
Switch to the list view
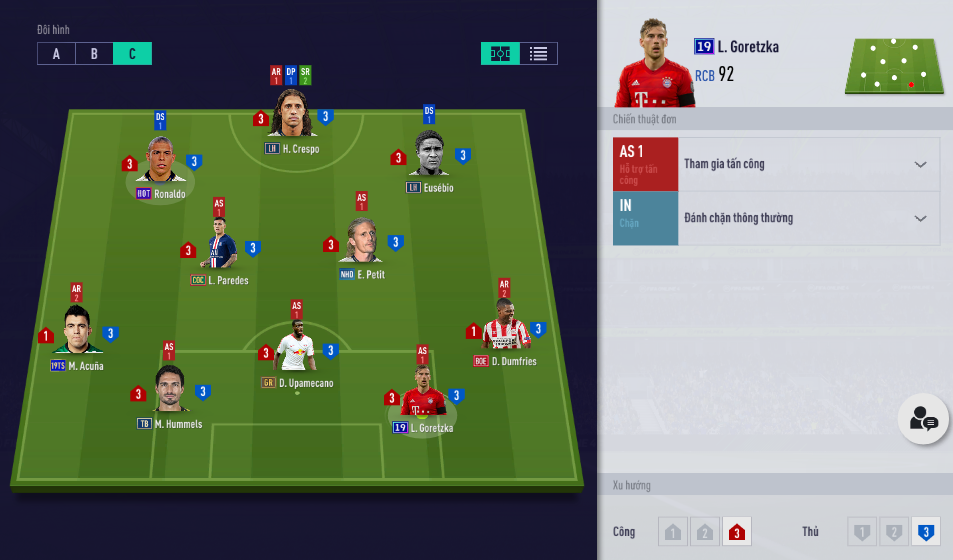click(x=538, y=54)
